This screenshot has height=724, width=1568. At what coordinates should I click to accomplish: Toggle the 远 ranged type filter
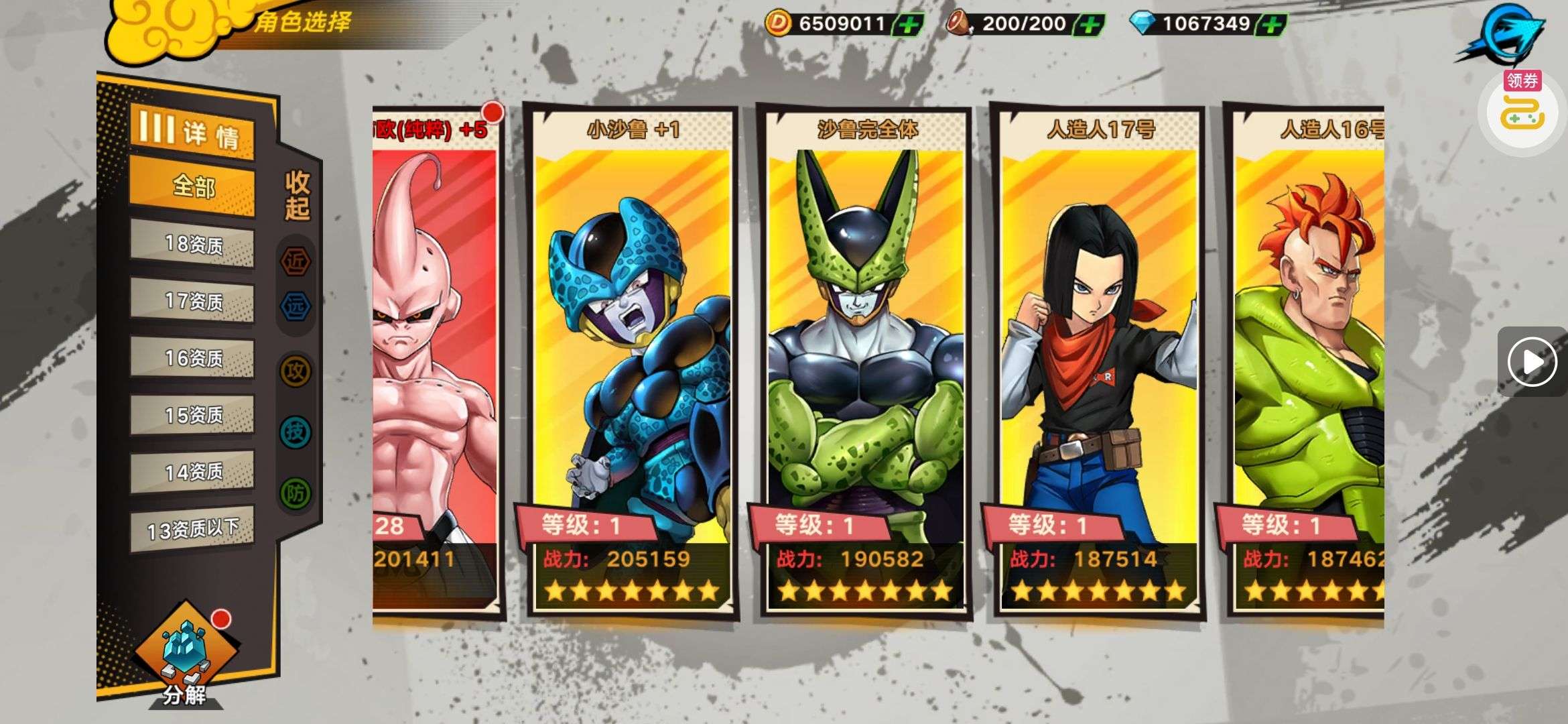(x=296, y=306)
